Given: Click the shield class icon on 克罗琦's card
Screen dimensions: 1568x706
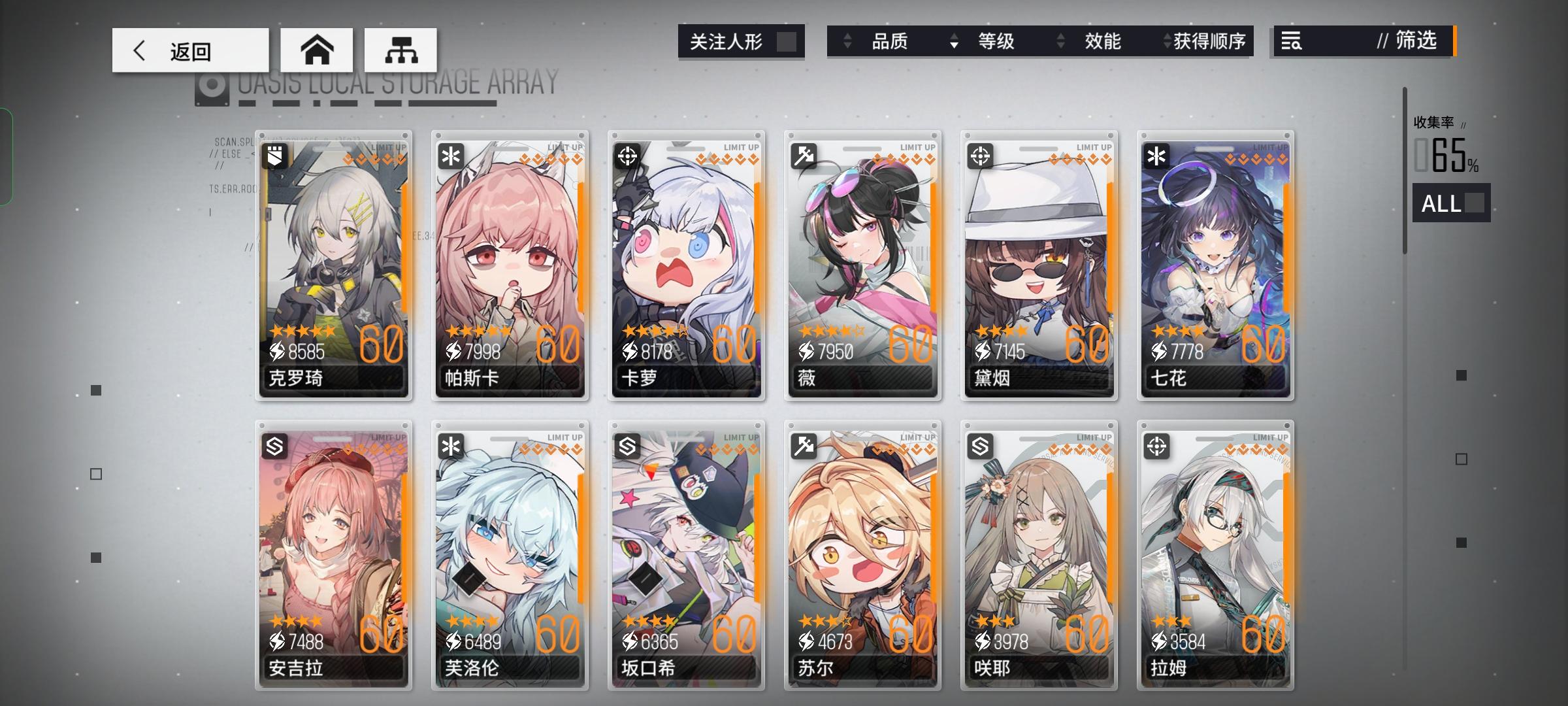Looking at the screenshot, I should click(274, 154).
